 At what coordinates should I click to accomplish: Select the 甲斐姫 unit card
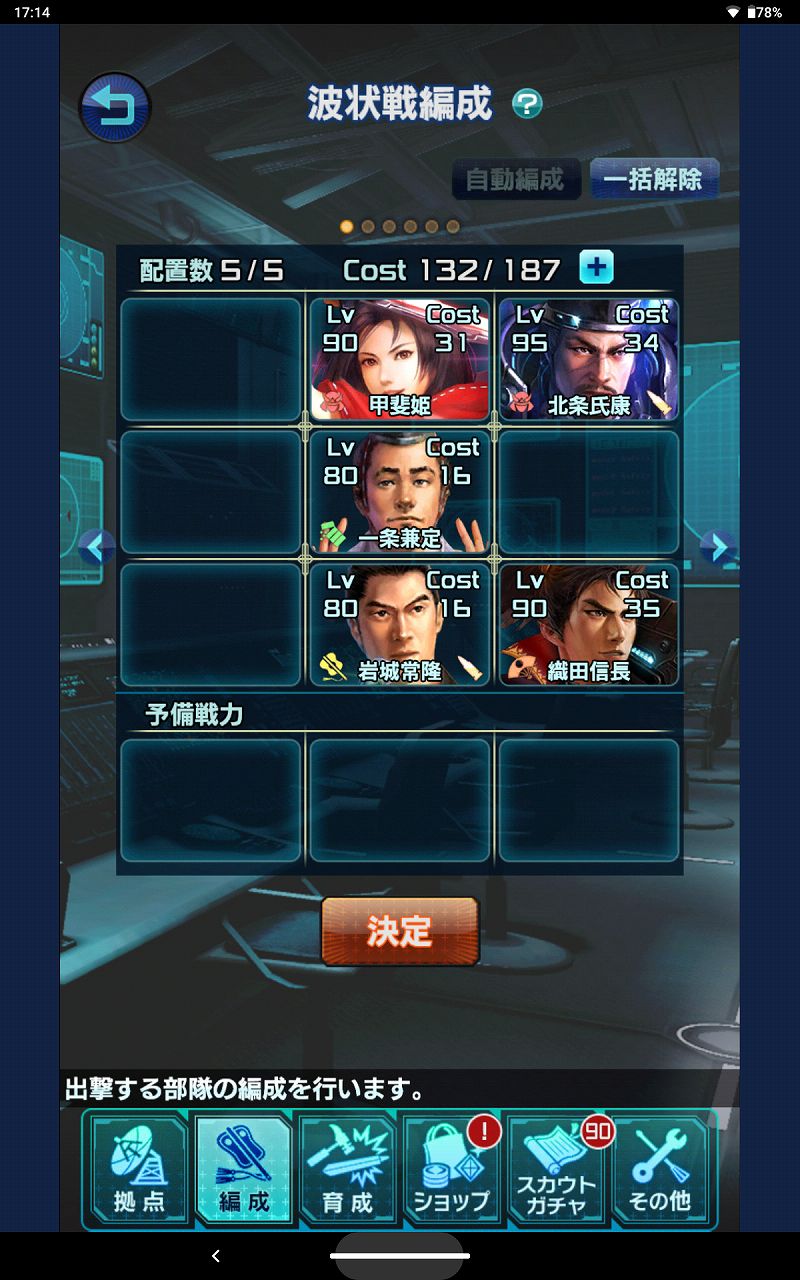click(399, 359)
